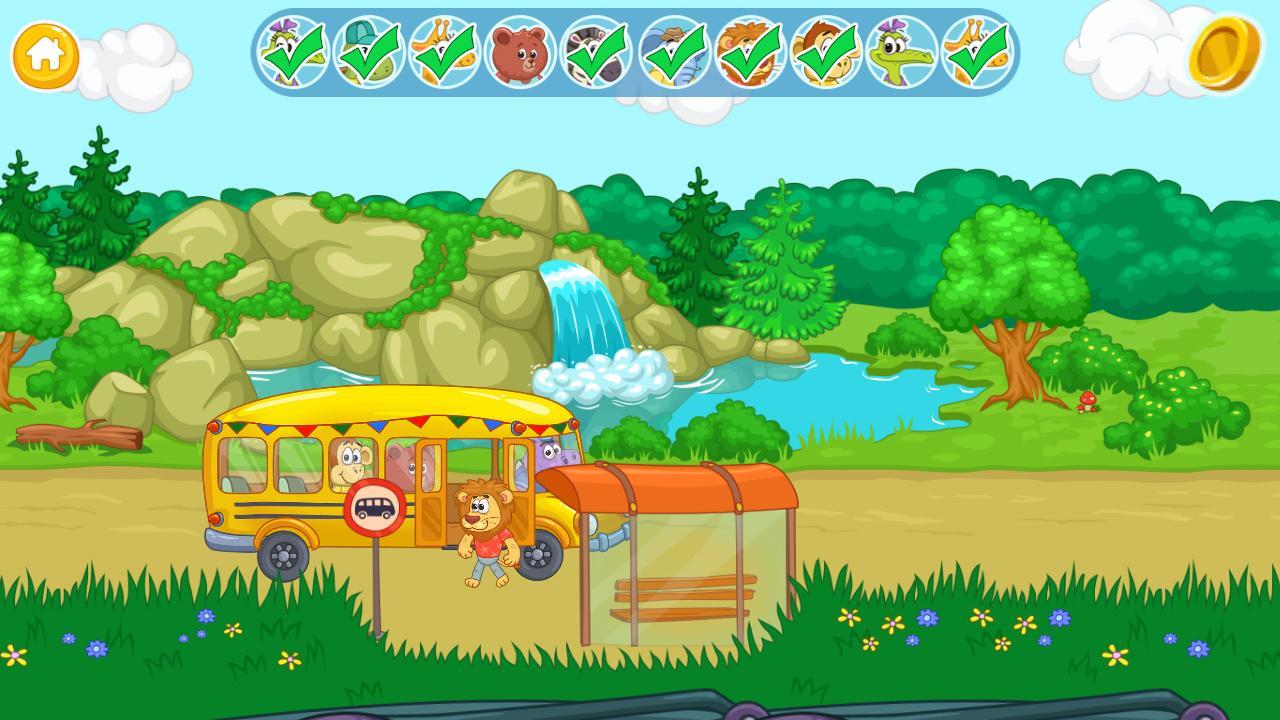1280x720 pixels.
Task: Uncheck the rightmost giraffe avatar
Action: [x=970, y=52]
